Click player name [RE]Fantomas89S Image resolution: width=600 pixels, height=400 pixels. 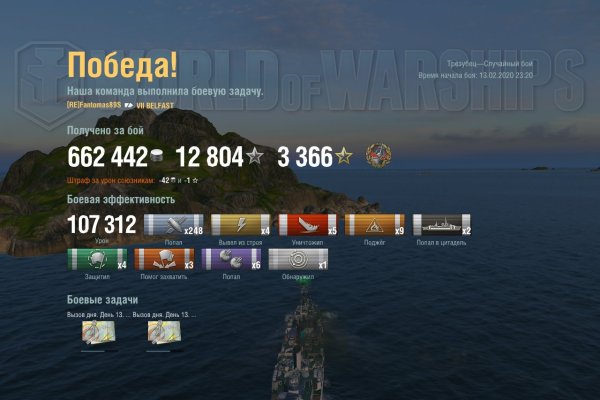tap(94, 105)
